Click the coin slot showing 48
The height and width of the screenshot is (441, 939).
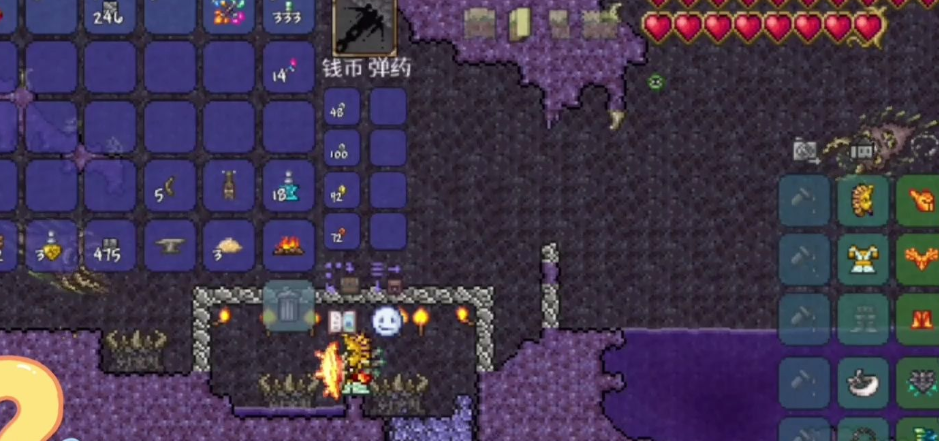point(342,108)
